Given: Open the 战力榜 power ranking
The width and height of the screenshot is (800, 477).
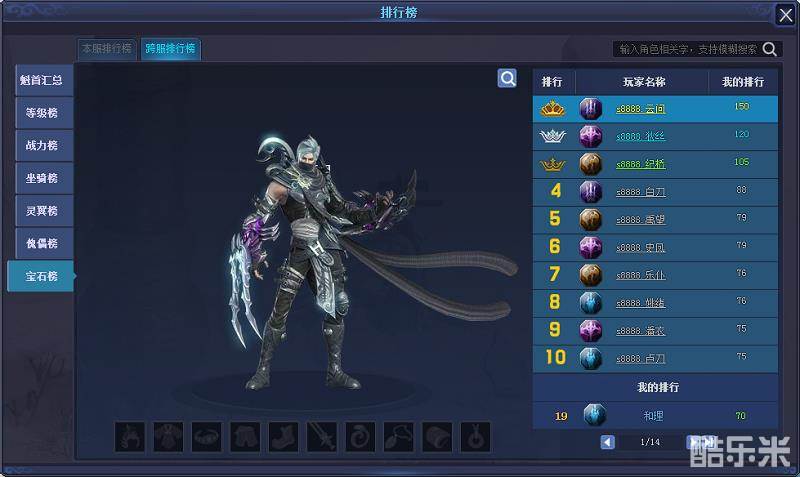Looking at the screenshot, I should pos(44,146).
